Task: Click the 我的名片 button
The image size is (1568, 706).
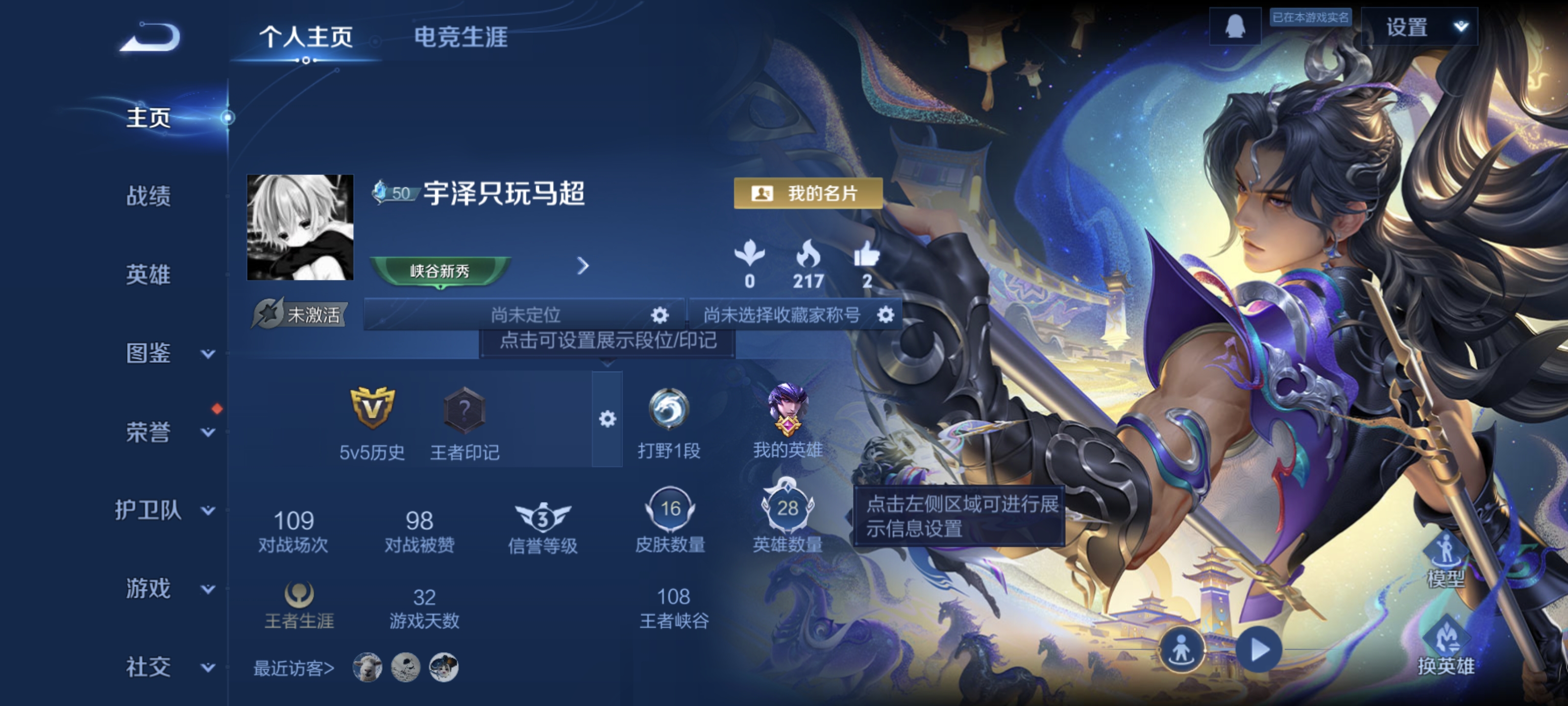Action: [x=808, y=193]
